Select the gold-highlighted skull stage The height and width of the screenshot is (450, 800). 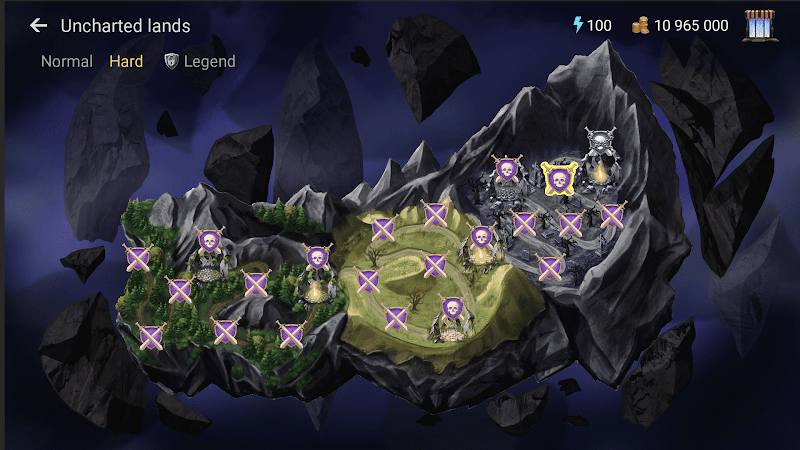(559, 179)
